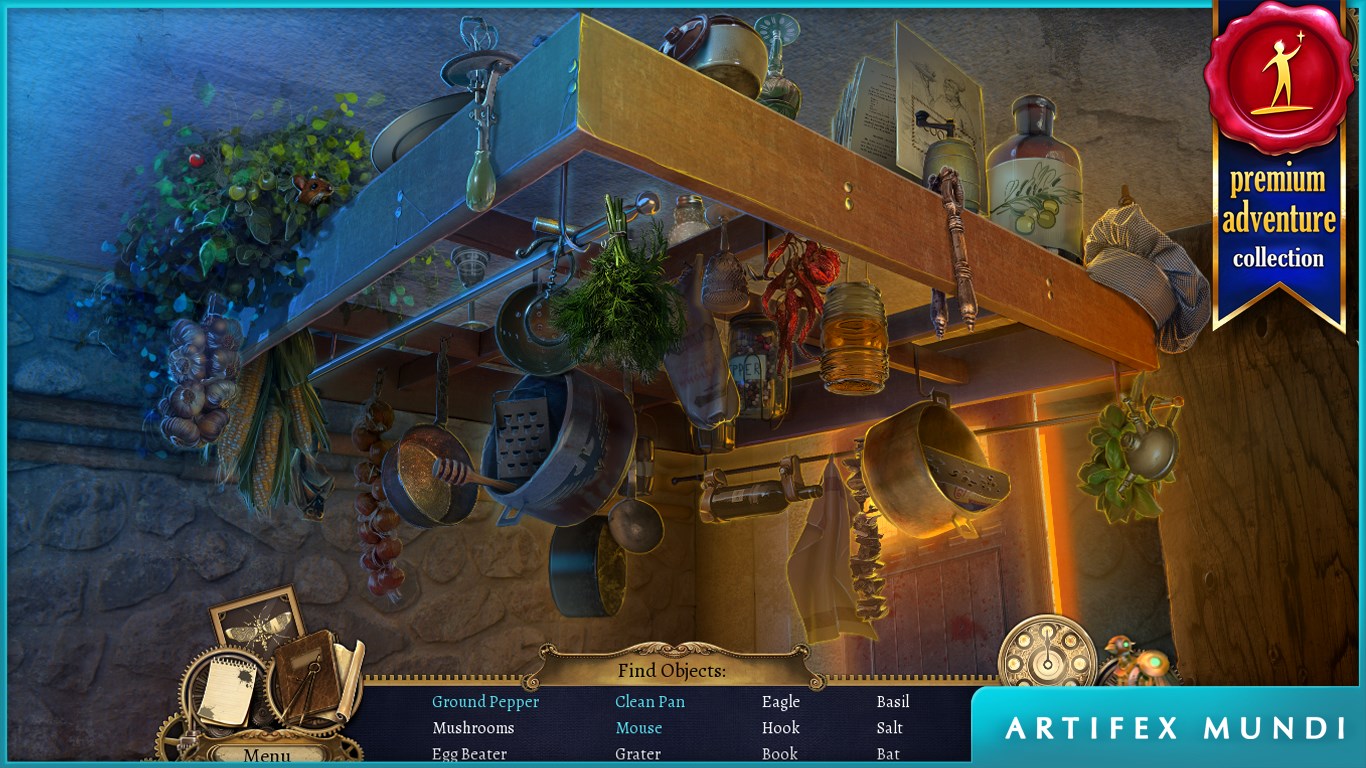
Task: Open the Menu button
Action: pyautogui.click(x=267, y=755)
